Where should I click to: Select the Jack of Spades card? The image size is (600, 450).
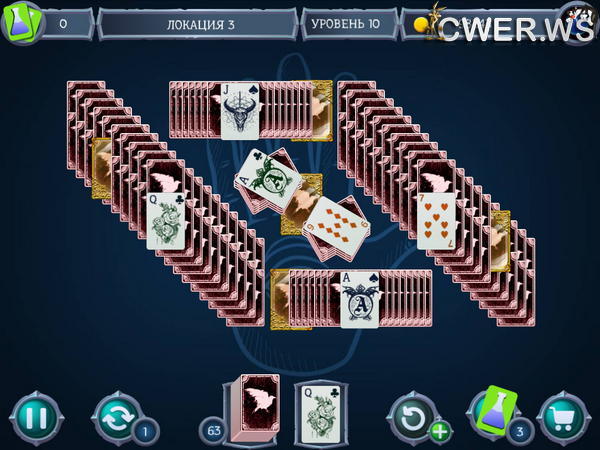coord(240,110)
